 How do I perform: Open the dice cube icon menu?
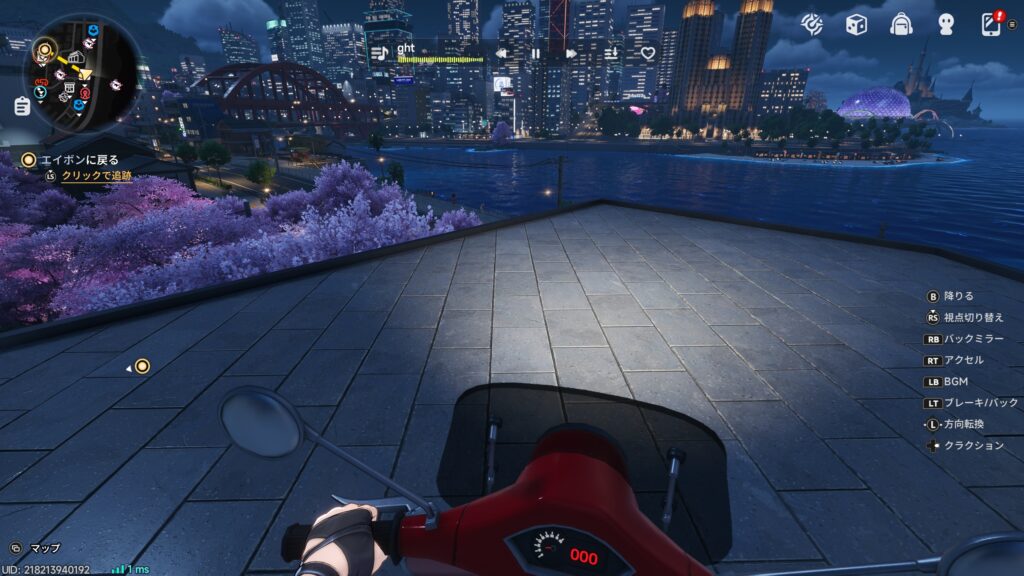856,24
